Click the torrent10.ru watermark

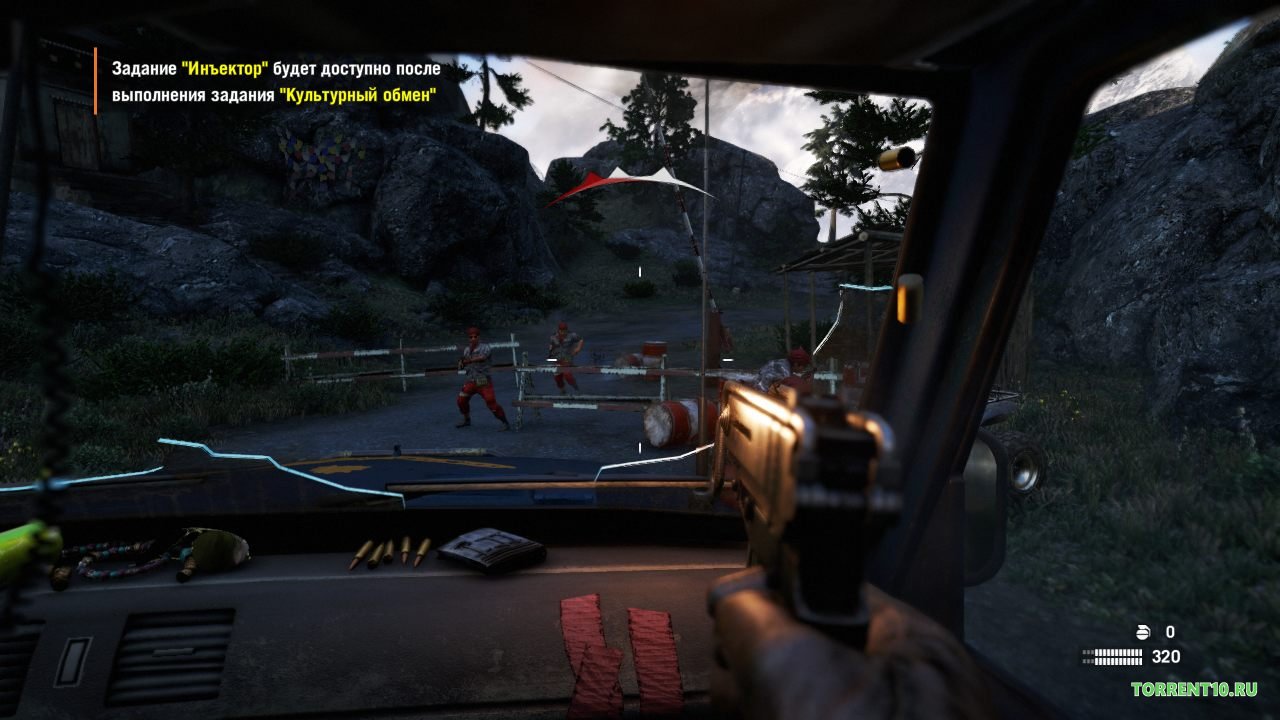tap(1194, 689)
